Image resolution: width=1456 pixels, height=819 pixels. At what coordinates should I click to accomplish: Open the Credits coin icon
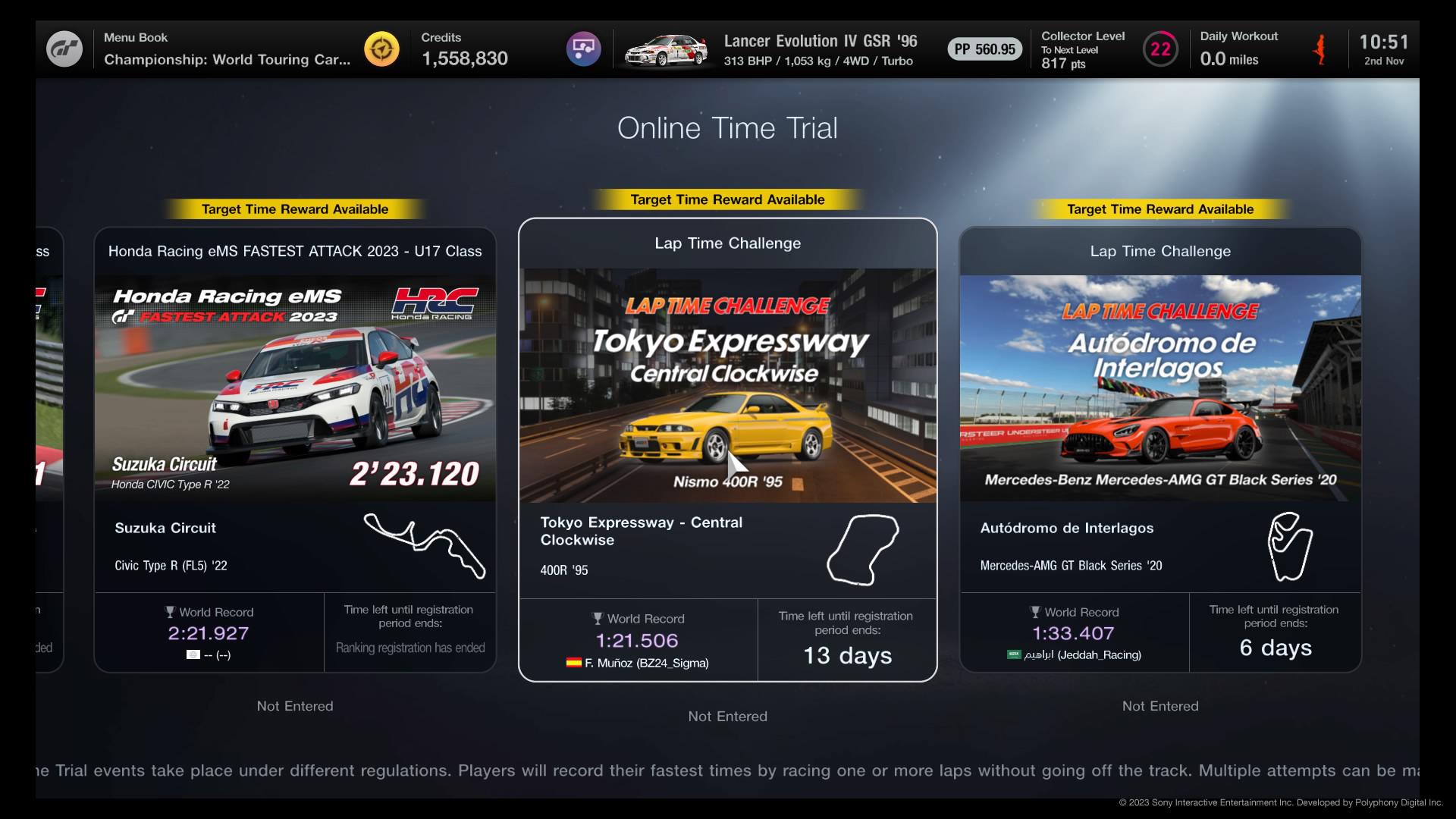(x=381, y=49)
